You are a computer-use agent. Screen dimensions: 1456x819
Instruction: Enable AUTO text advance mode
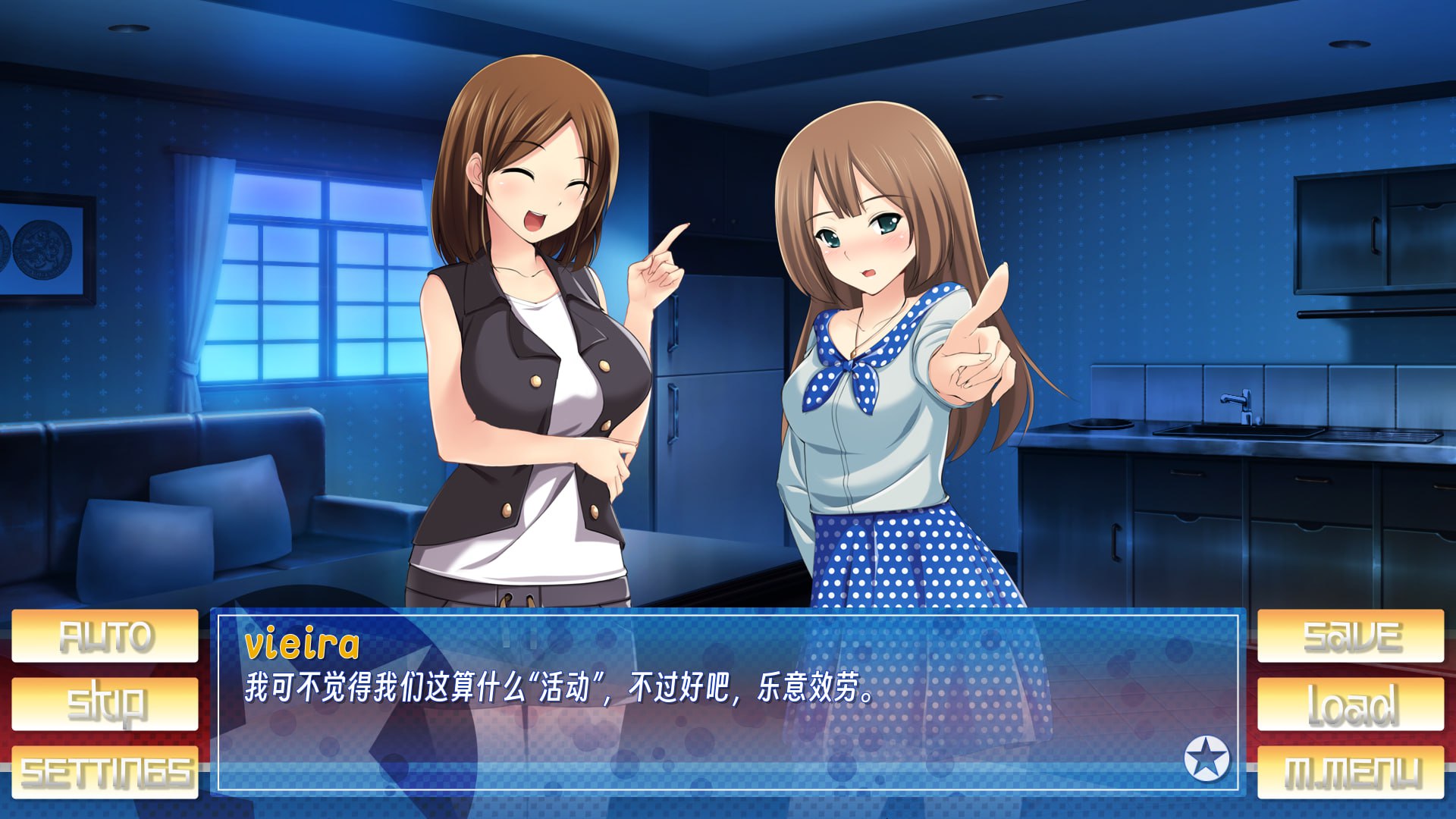point(105,635)
